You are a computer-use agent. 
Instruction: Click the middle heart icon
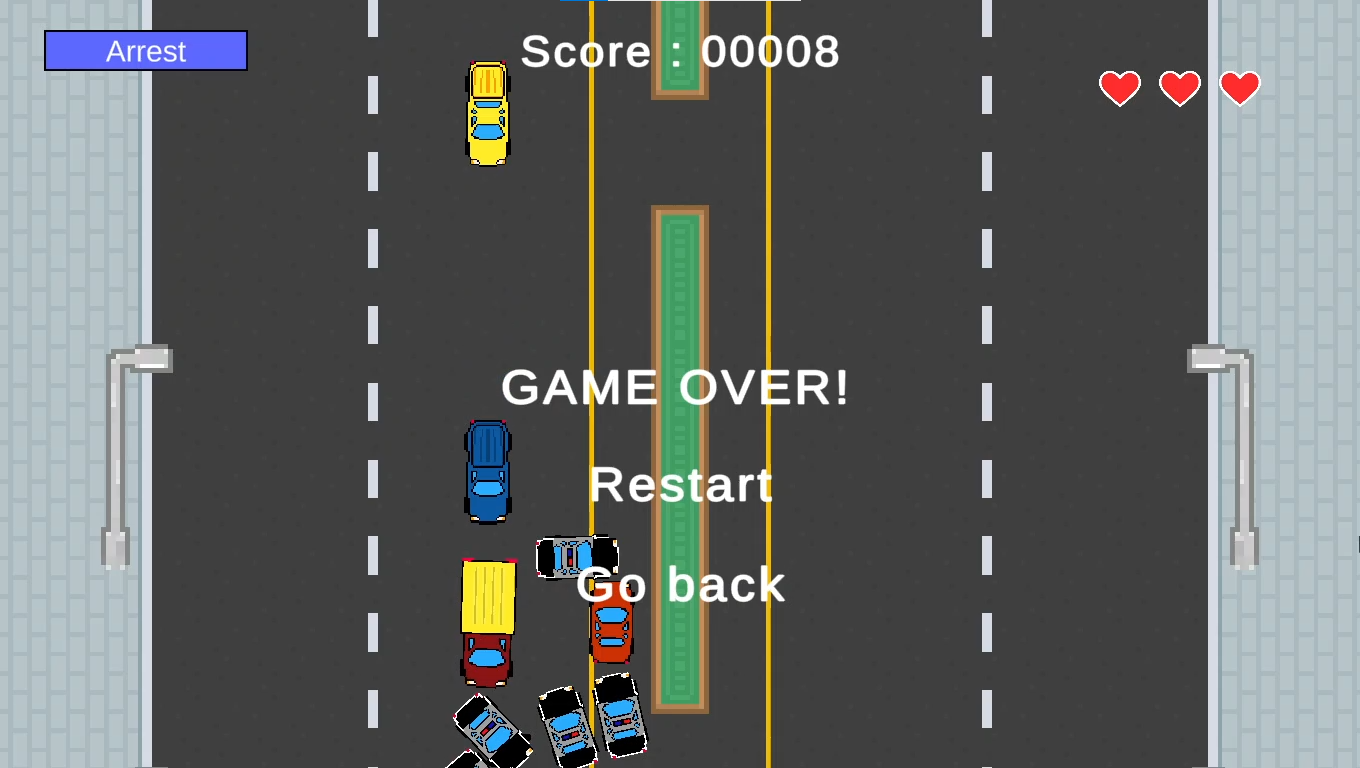point(1180,88)
